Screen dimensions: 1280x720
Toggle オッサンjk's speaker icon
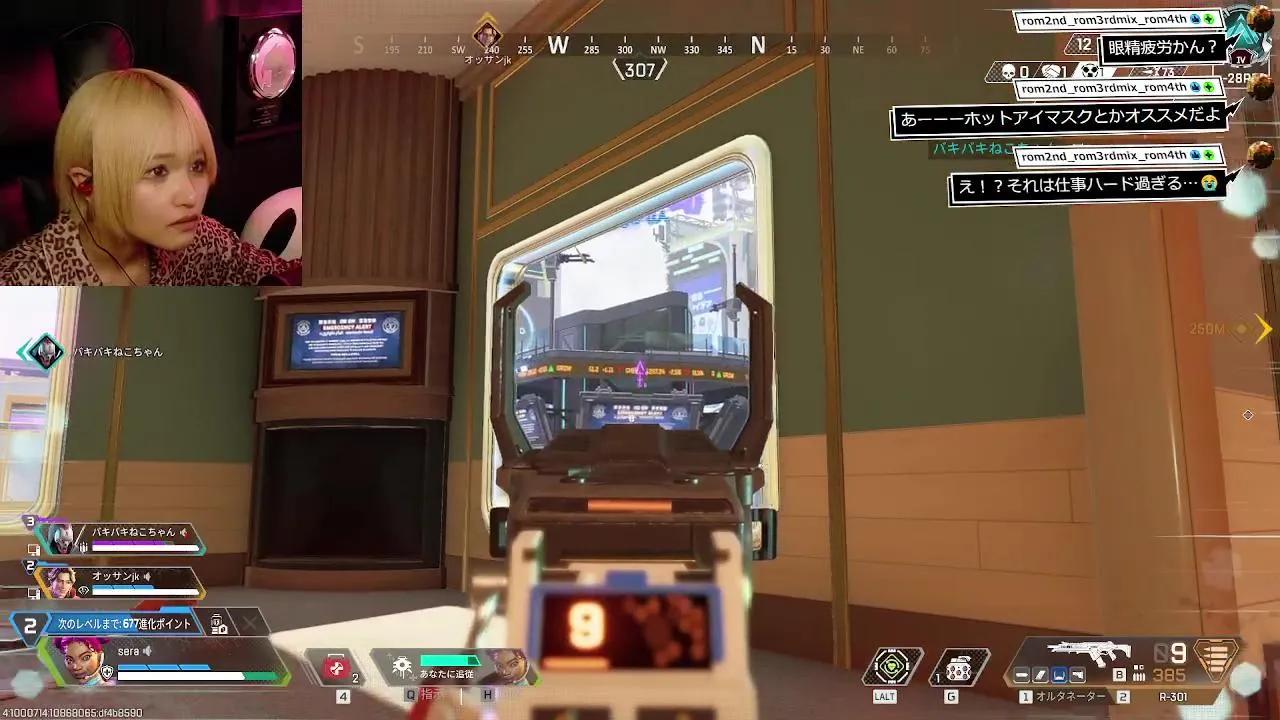coord(147,576)
